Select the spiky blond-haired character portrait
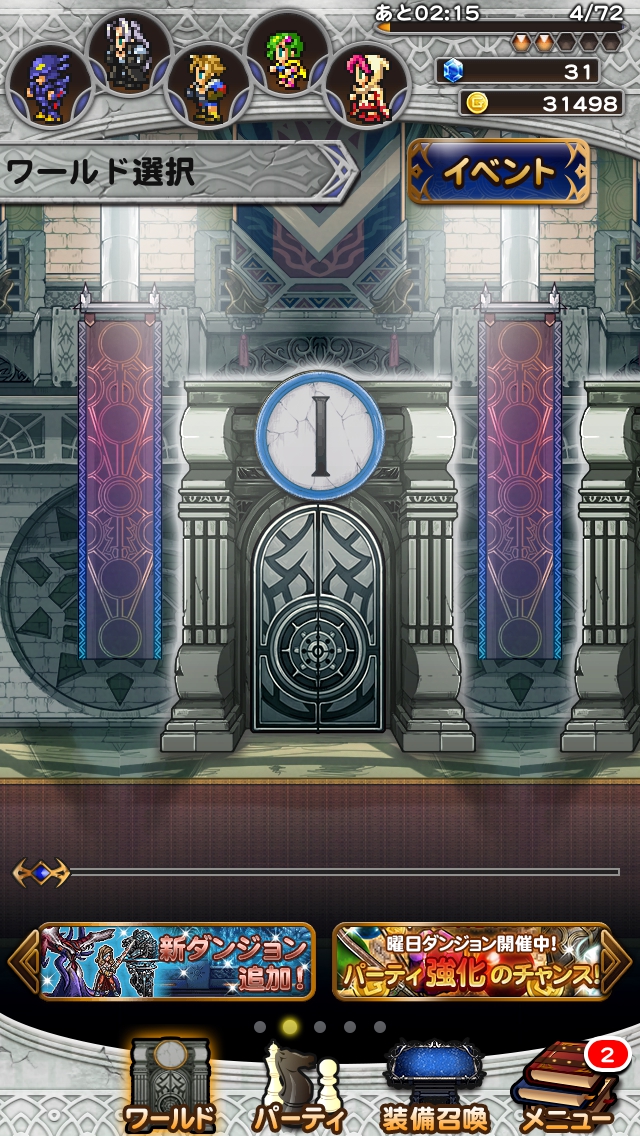 [x=207, y=87]
